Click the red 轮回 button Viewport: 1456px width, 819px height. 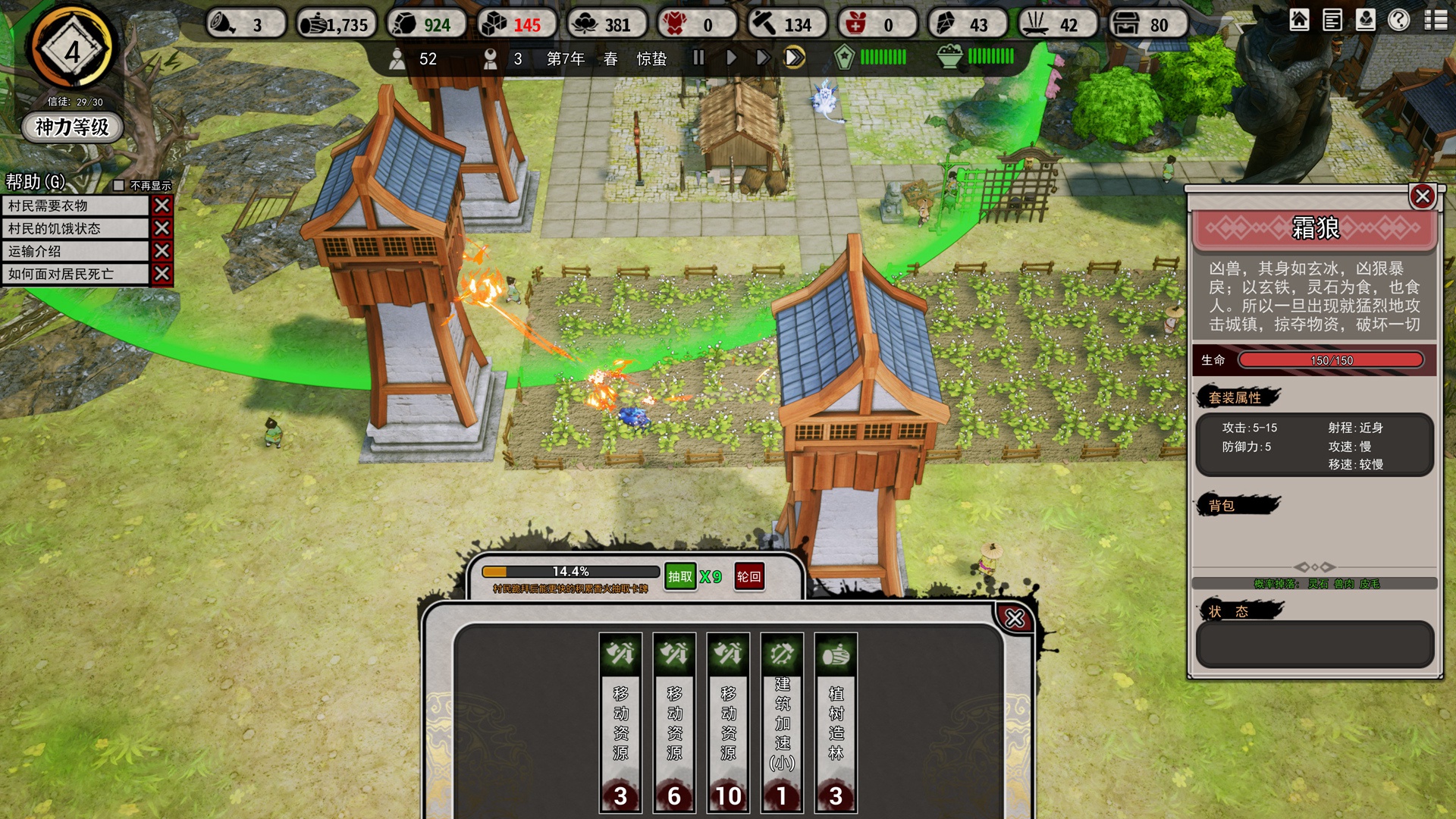click(748, 576)
